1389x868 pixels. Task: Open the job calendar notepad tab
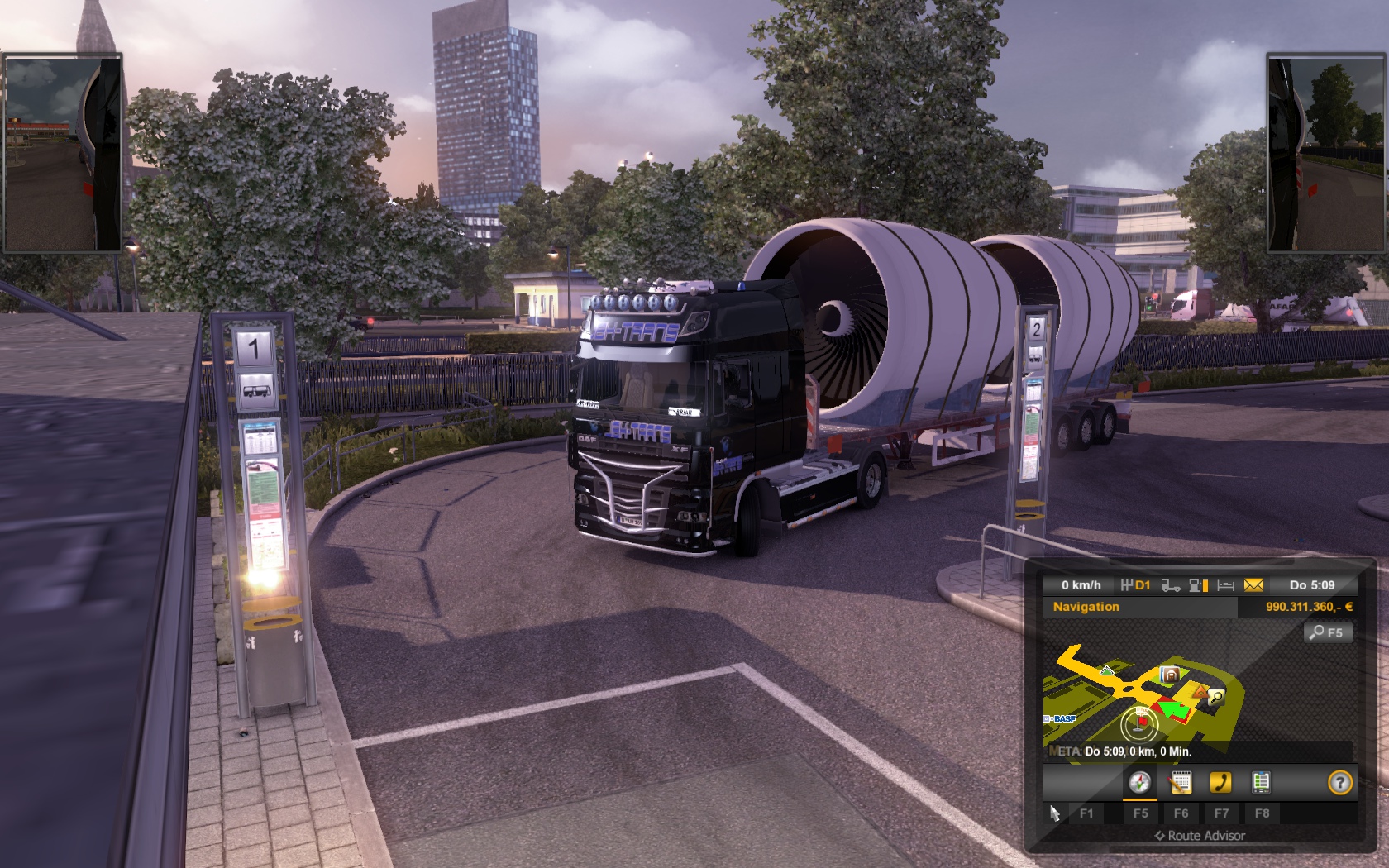click(1181, 782)
